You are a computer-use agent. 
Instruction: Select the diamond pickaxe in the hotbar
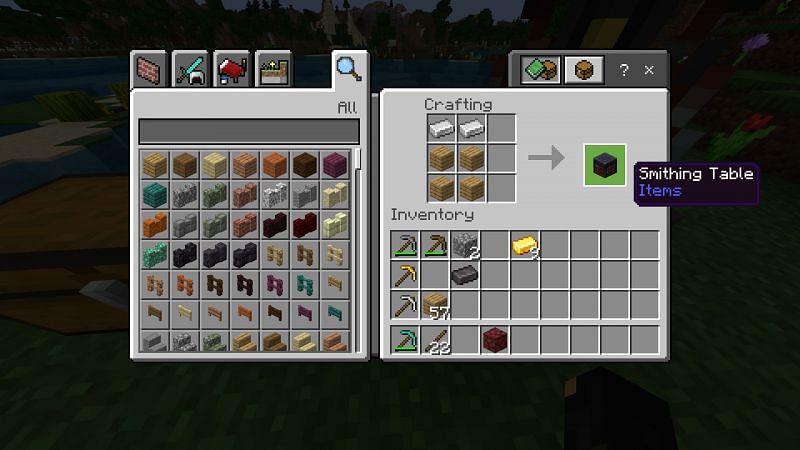pyautogui.click(x=406, y=340)
